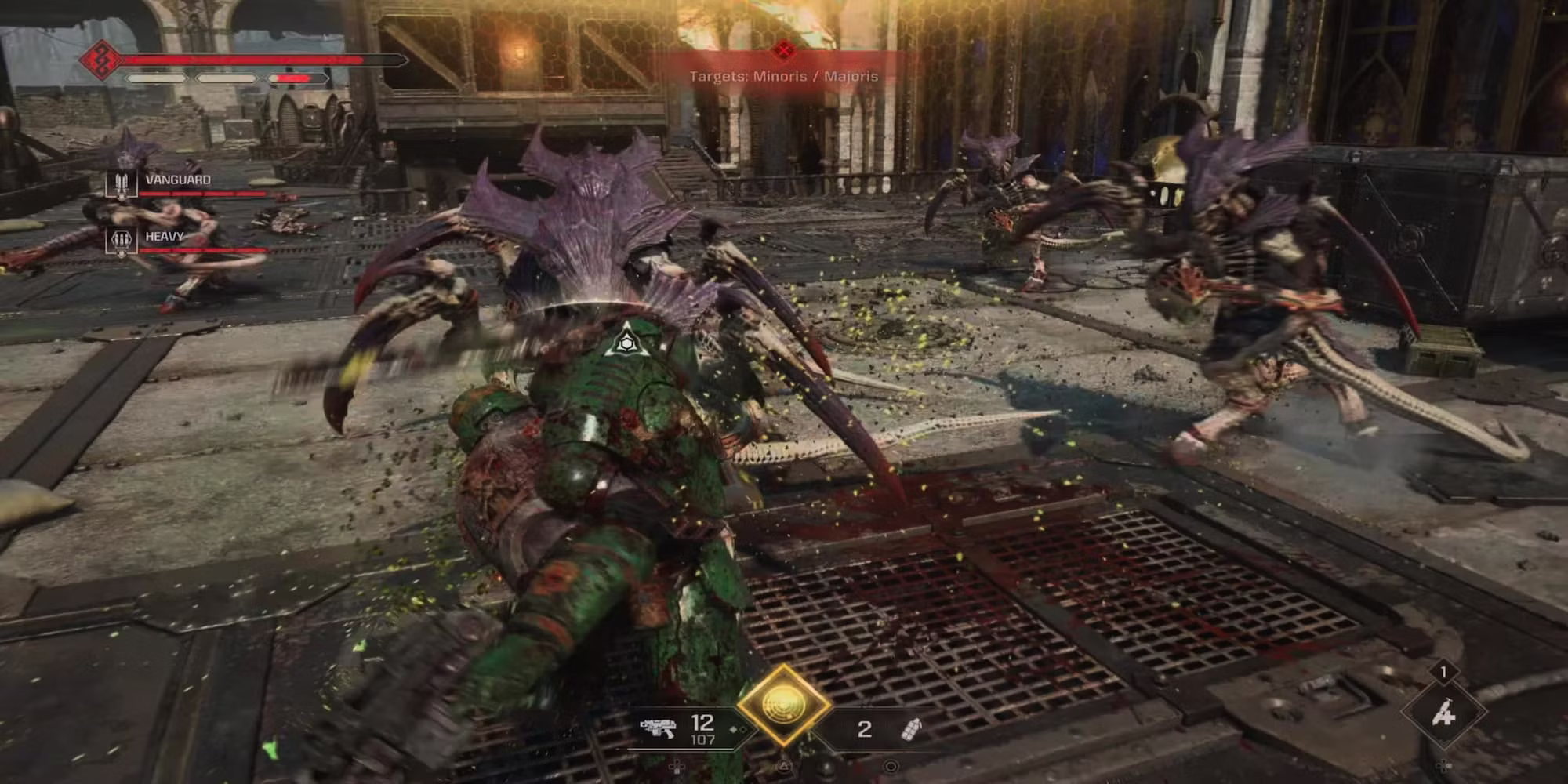Viewport: 1568px width, 784px height.
Task: Use the medicae stim slot
Action: pyautogui.click(x=1443, y=714)
